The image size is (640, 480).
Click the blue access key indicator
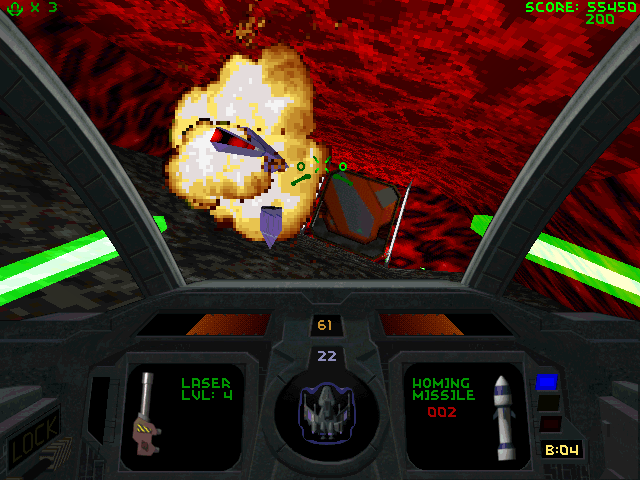point(546,381)
